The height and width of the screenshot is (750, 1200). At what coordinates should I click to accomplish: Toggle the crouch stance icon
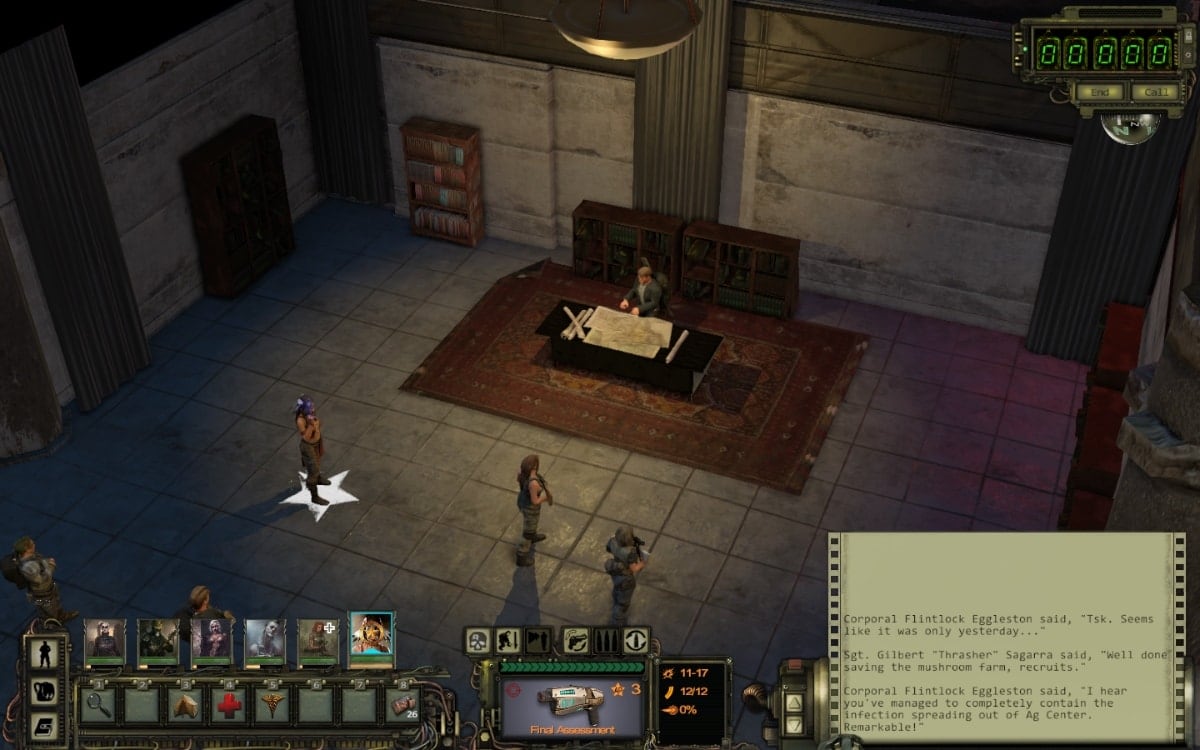click(508, 641)
